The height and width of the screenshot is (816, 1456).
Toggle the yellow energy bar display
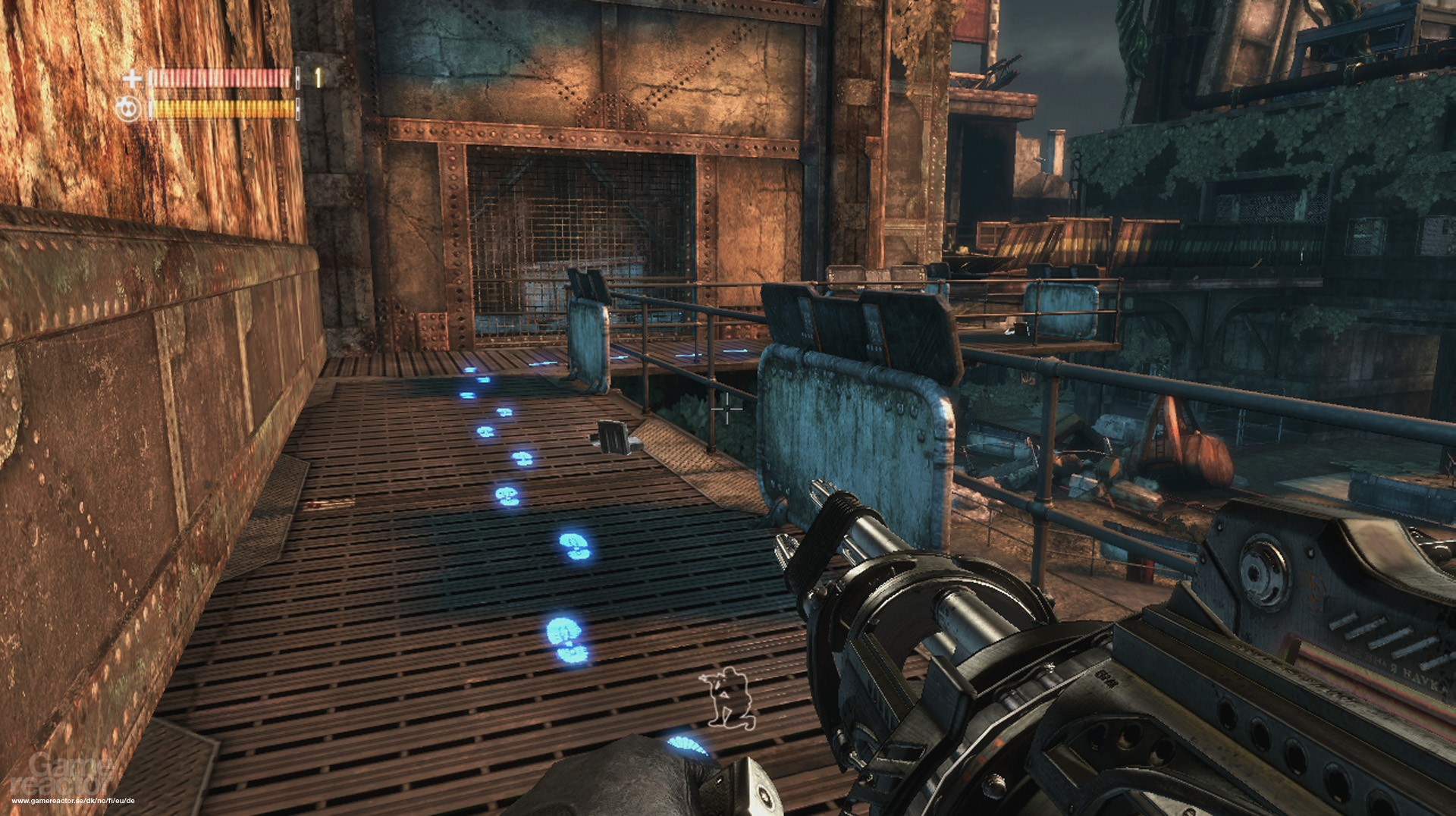220,106
